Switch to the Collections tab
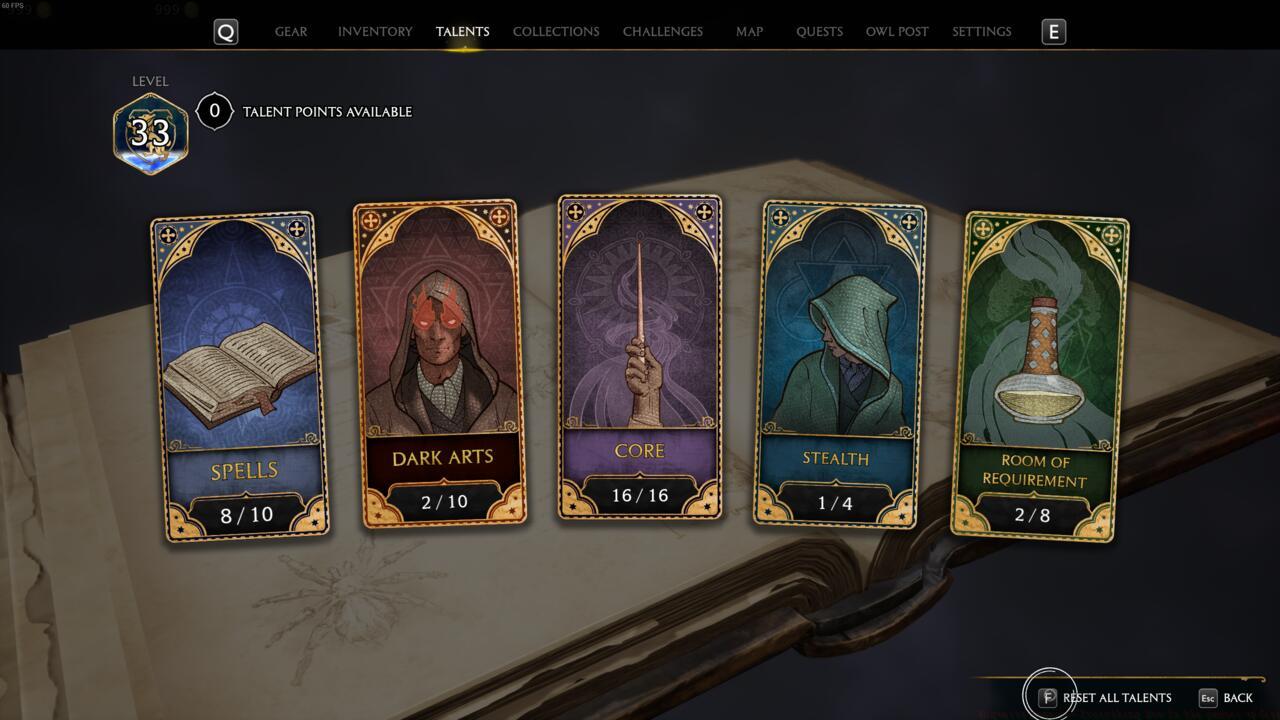The image size is (1280, 720). click(555, 31)
